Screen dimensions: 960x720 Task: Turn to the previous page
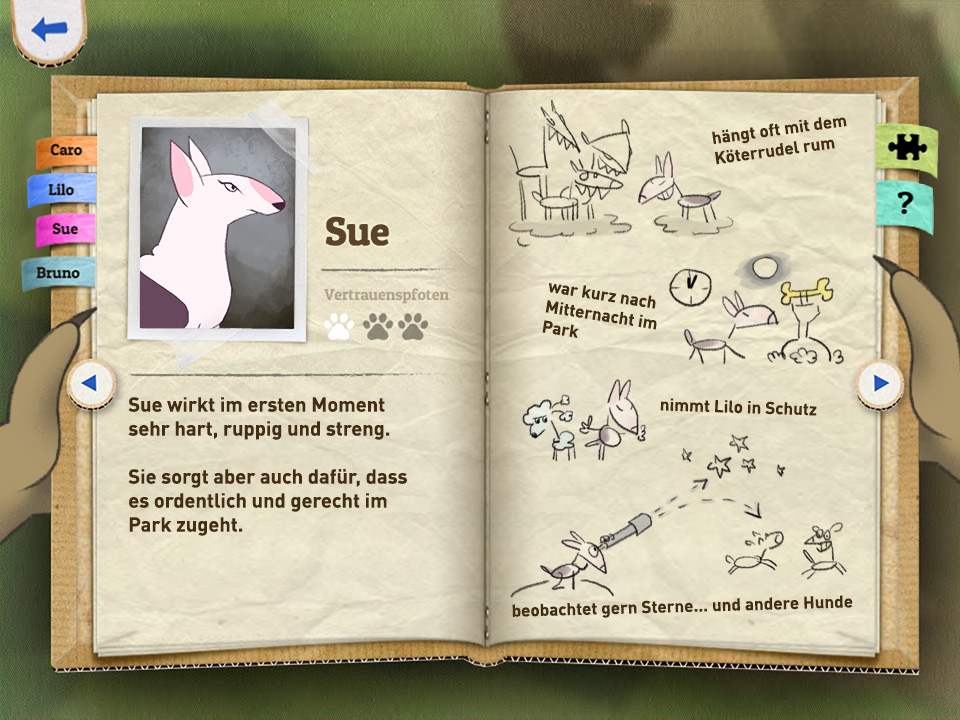(89, 382)
